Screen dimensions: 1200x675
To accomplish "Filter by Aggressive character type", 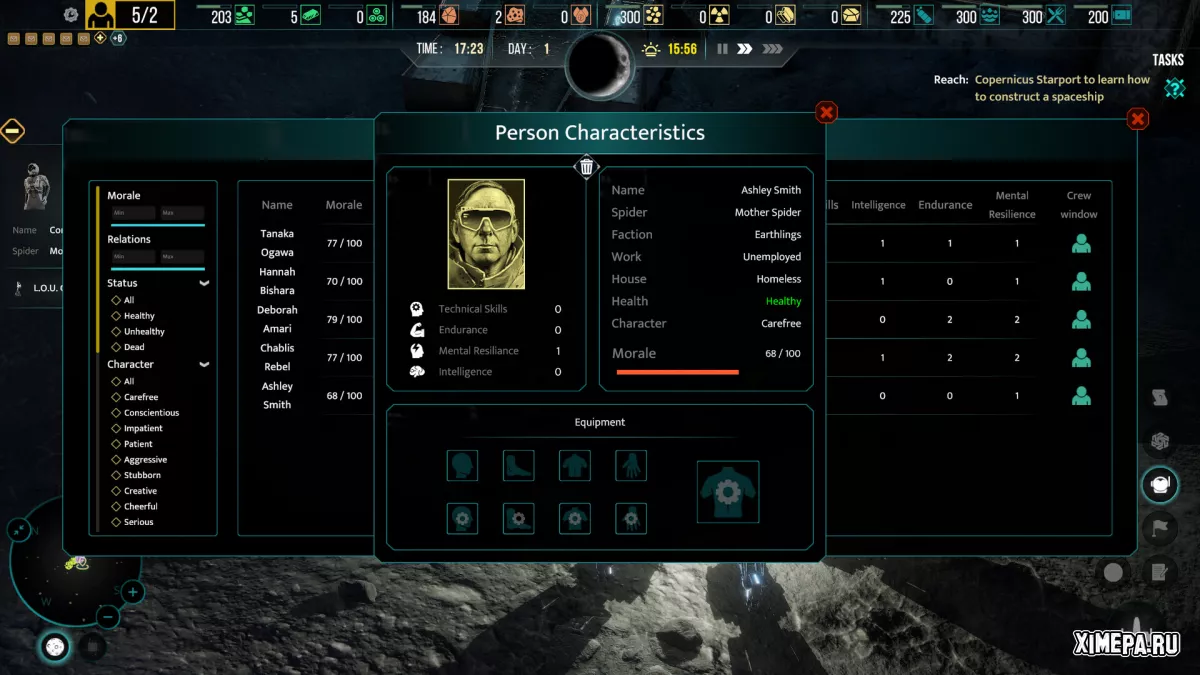I will point(116,460).
